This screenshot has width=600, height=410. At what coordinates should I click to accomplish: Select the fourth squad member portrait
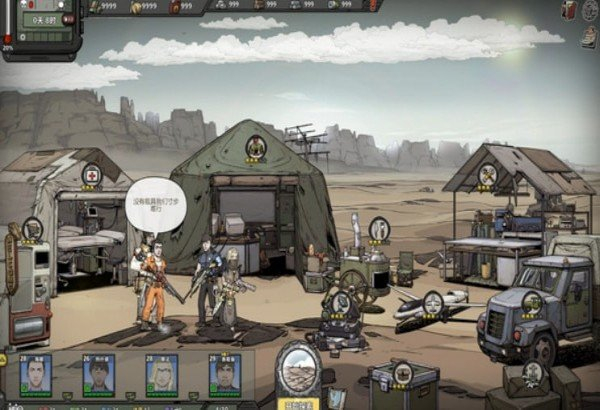[224, 373]
